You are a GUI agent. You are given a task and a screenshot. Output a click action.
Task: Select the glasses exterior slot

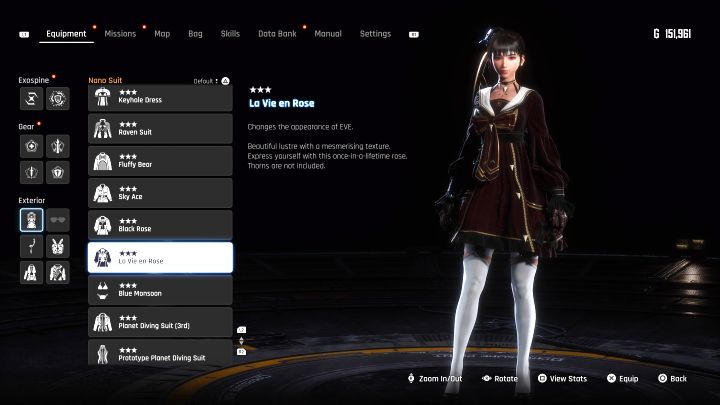point(58,220)
